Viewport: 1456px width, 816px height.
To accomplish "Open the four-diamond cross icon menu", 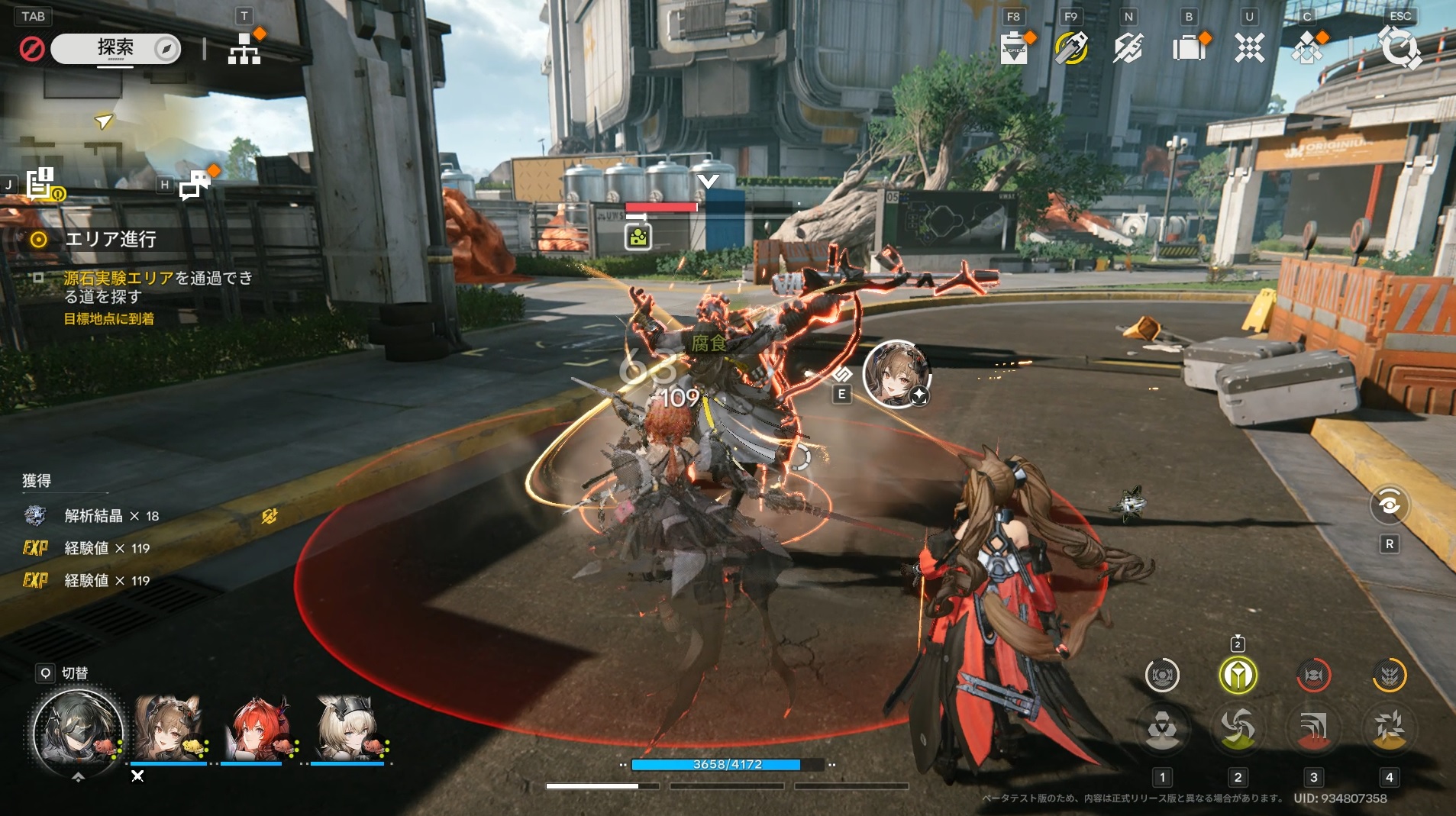I will tap(1250, 49).
